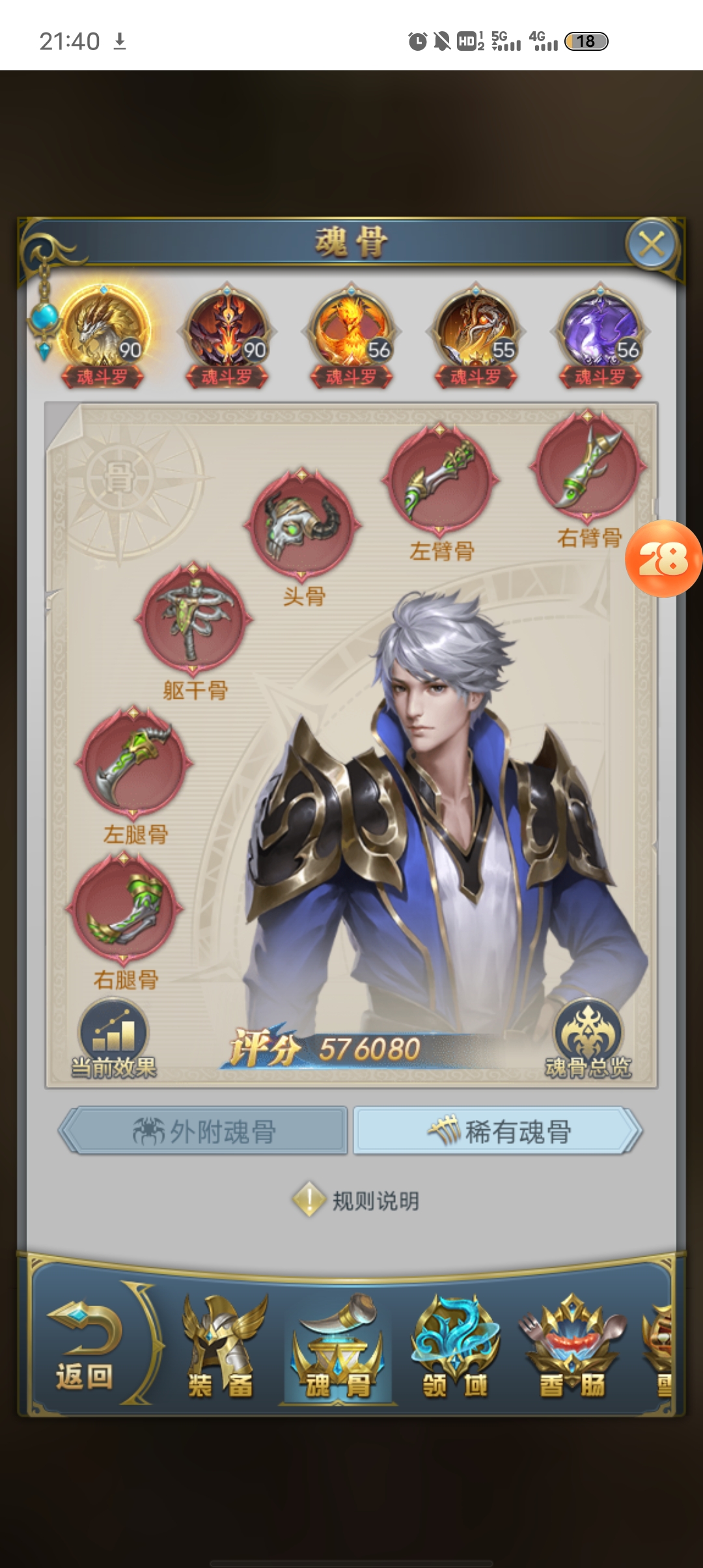The height and width of the screenshot is (1568, 703).
Task: Open the 头骨 skull bone slot
Action: tap(302, 524)
